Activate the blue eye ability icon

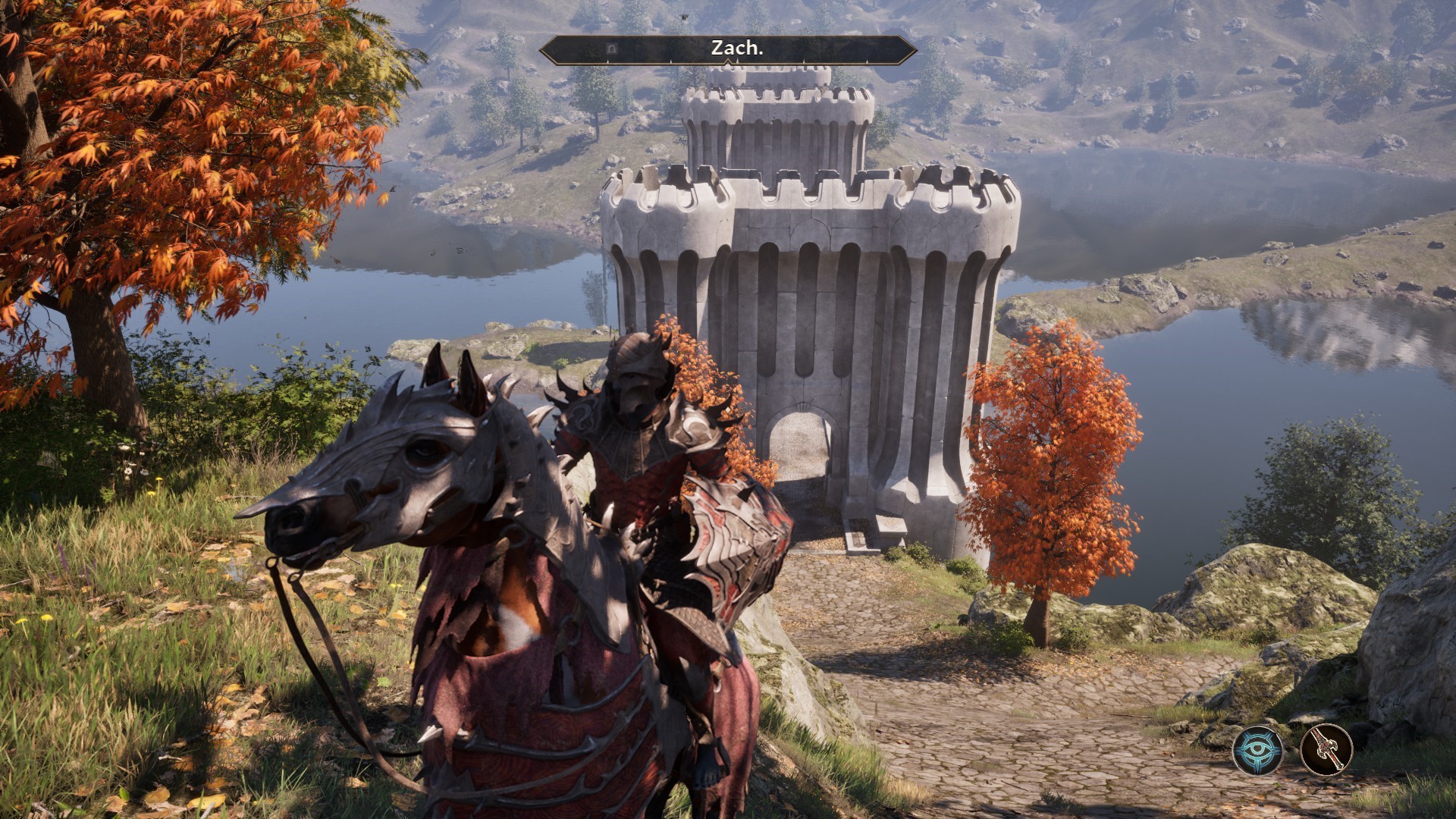1257,750
